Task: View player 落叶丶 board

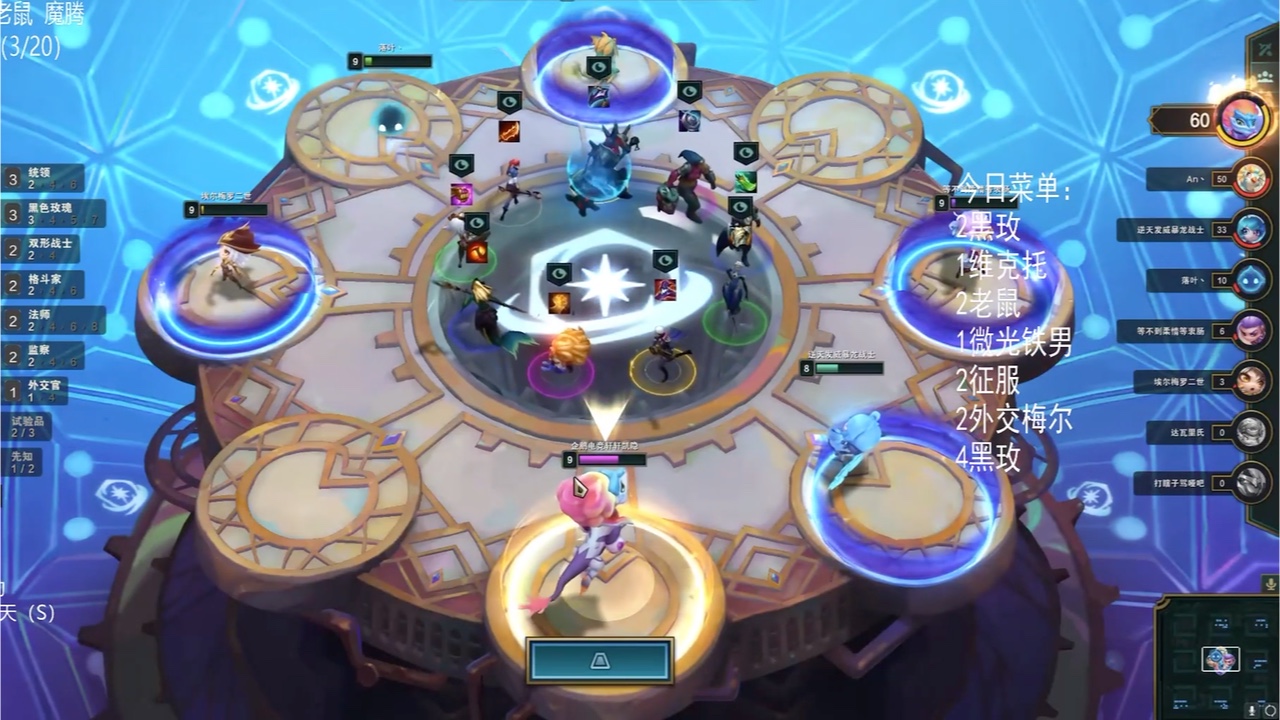Action: (x=1251, y=280)
